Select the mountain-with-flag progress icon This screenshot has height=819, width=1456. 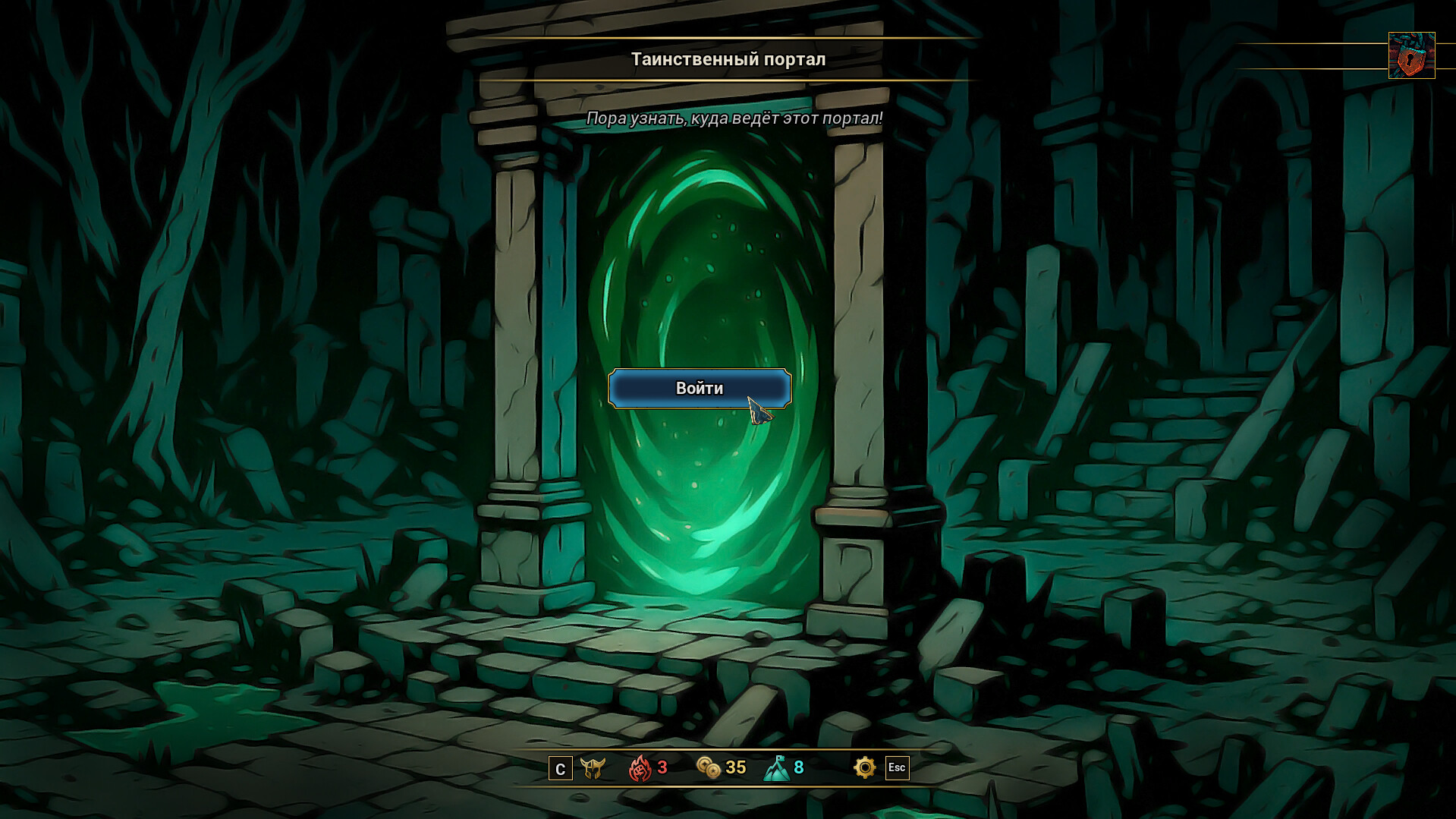[x=778, y=767]
